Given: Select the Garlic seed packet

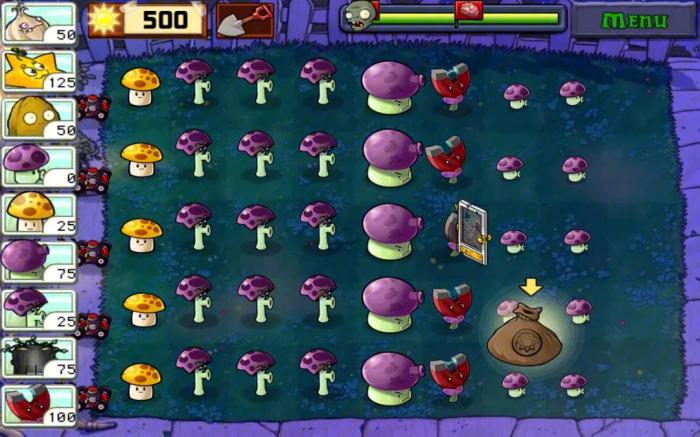Looking at the screenshot, I should pyautogui.click(x=38, y=22).
